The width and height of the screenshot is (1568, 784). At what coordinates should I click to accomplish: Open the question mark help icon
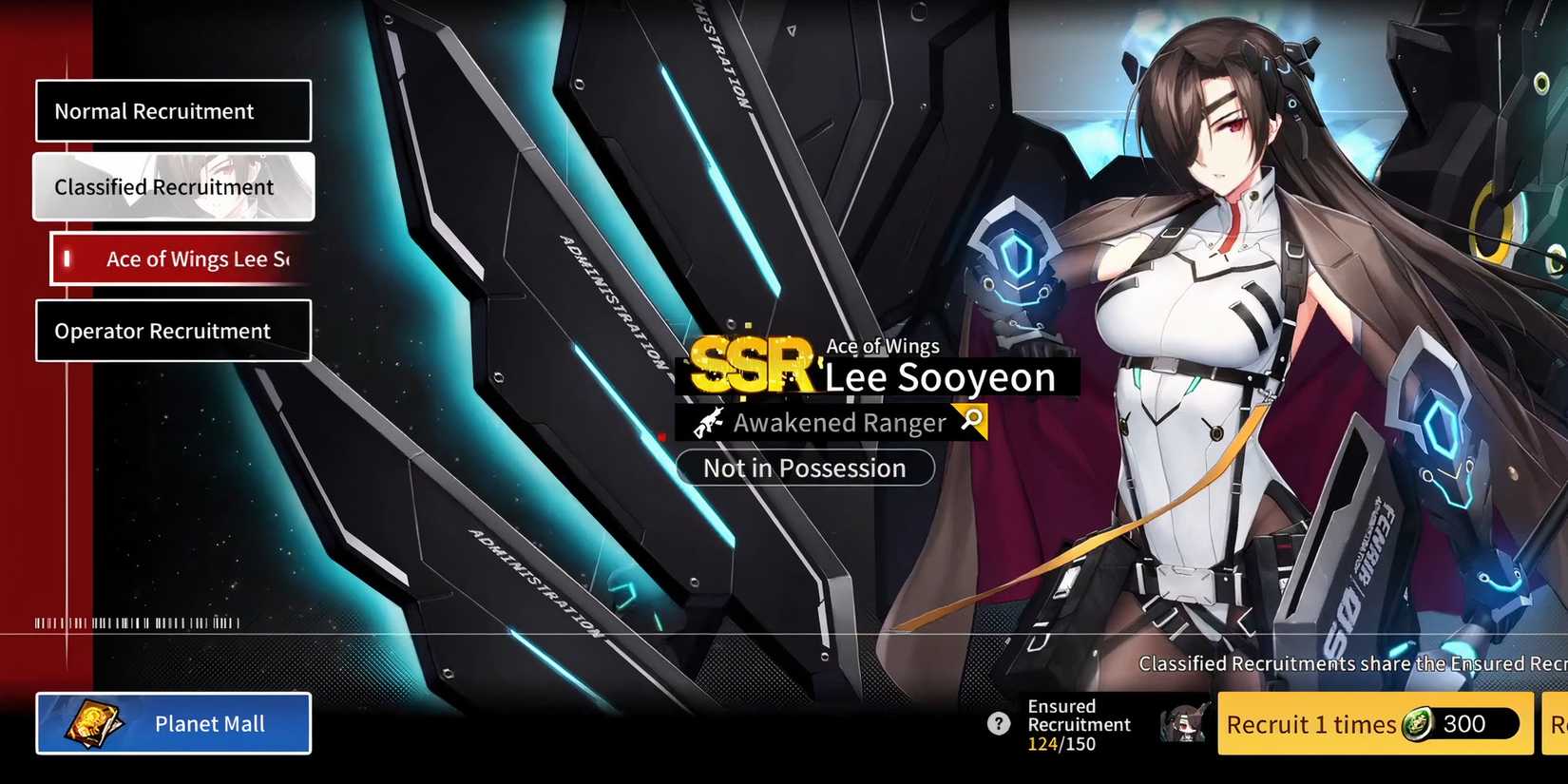click(x=998, y=724)
